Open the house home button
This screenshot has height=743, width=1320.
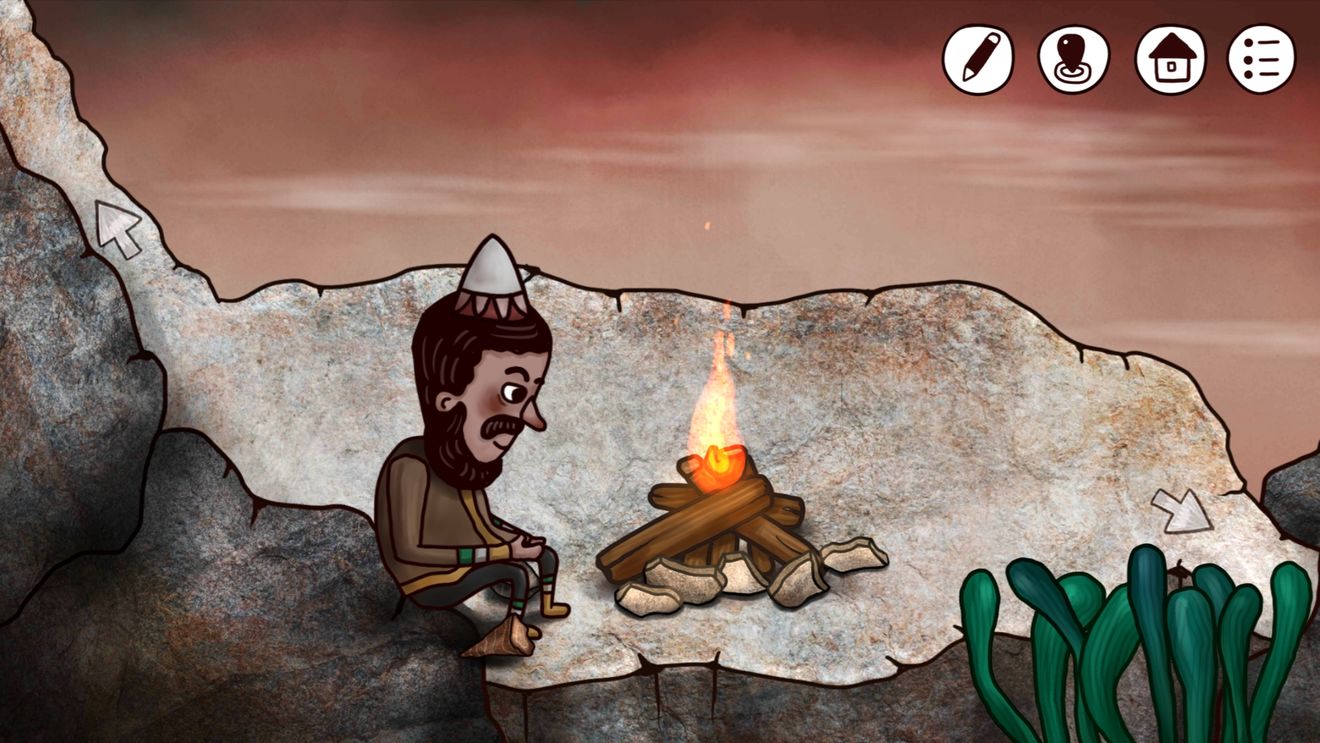1170,58
